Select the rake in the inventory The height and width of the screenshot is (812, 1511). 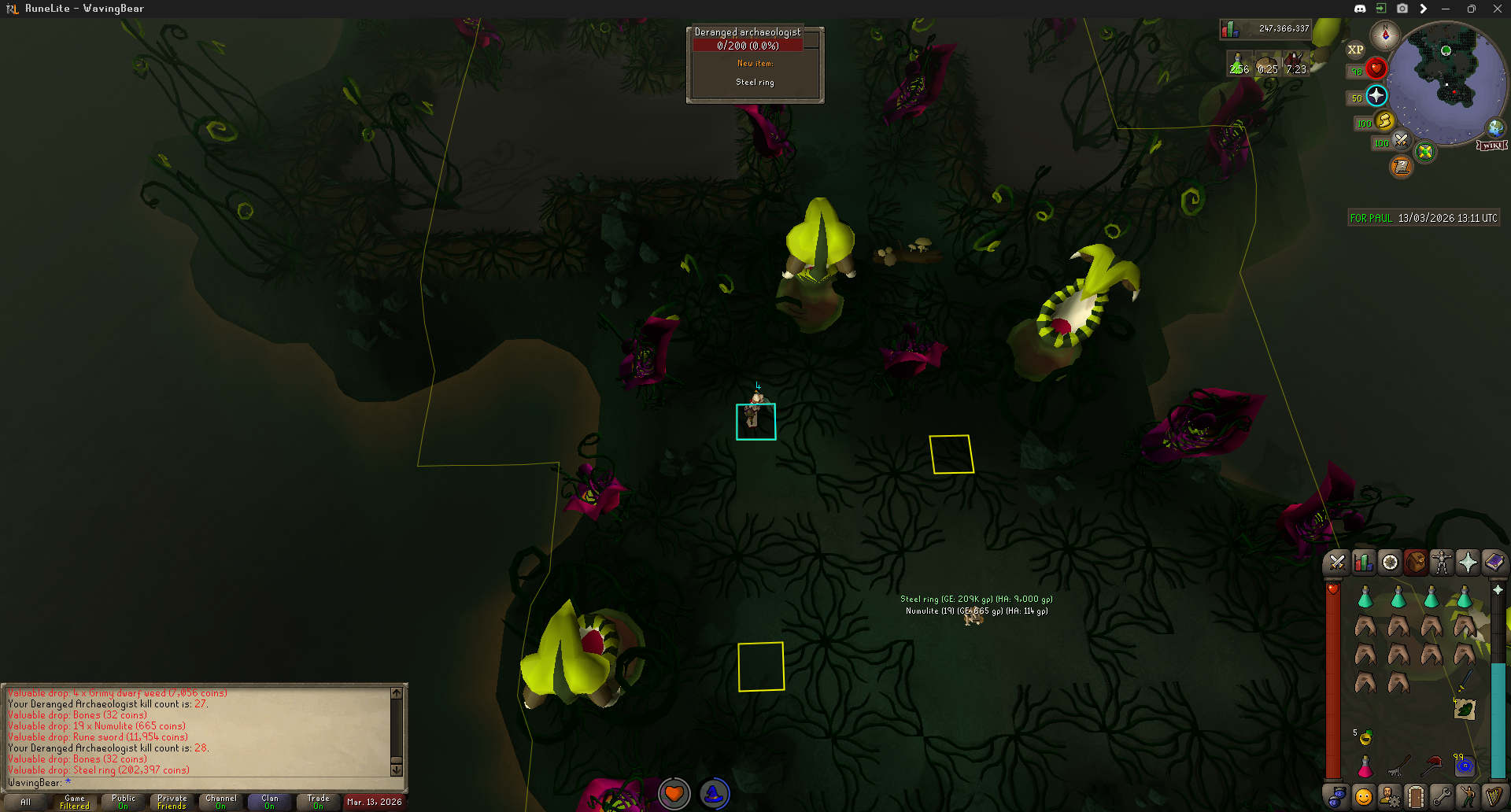[x=1398, y=766]
